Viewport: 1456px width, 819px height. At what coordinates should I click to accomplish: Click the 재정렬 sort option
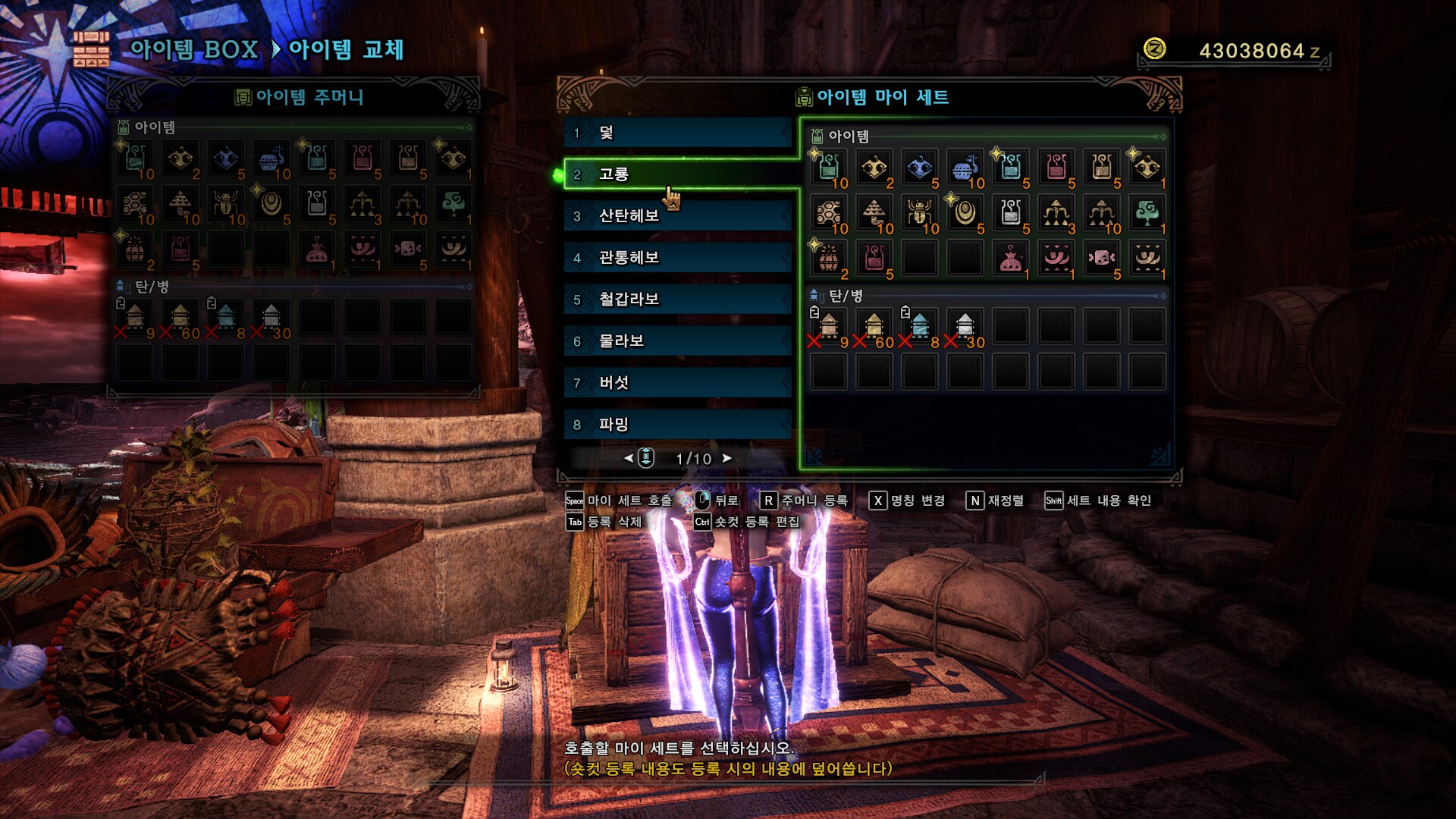(1005, 501)
